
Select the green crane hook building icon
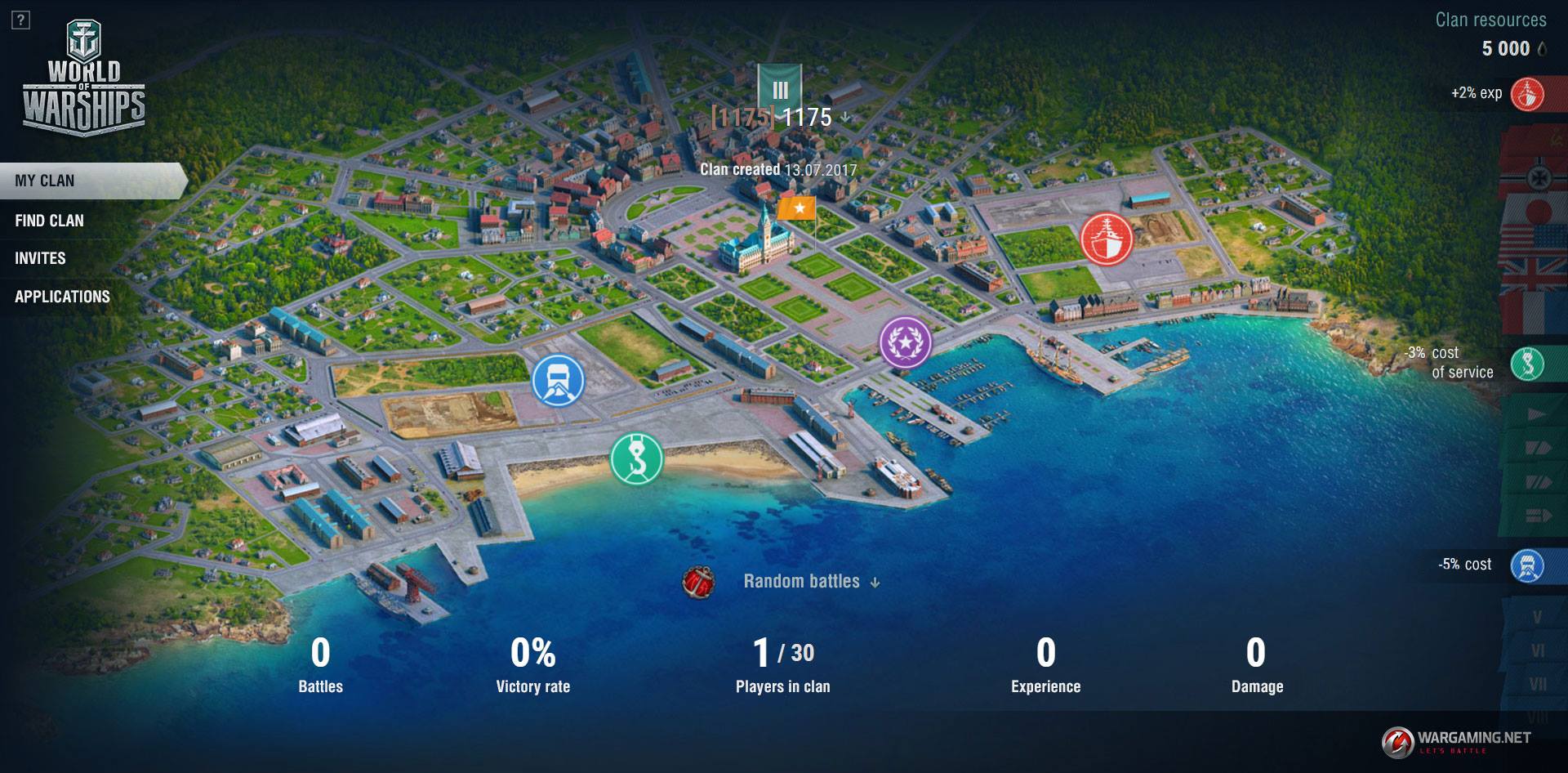[637, 458]
